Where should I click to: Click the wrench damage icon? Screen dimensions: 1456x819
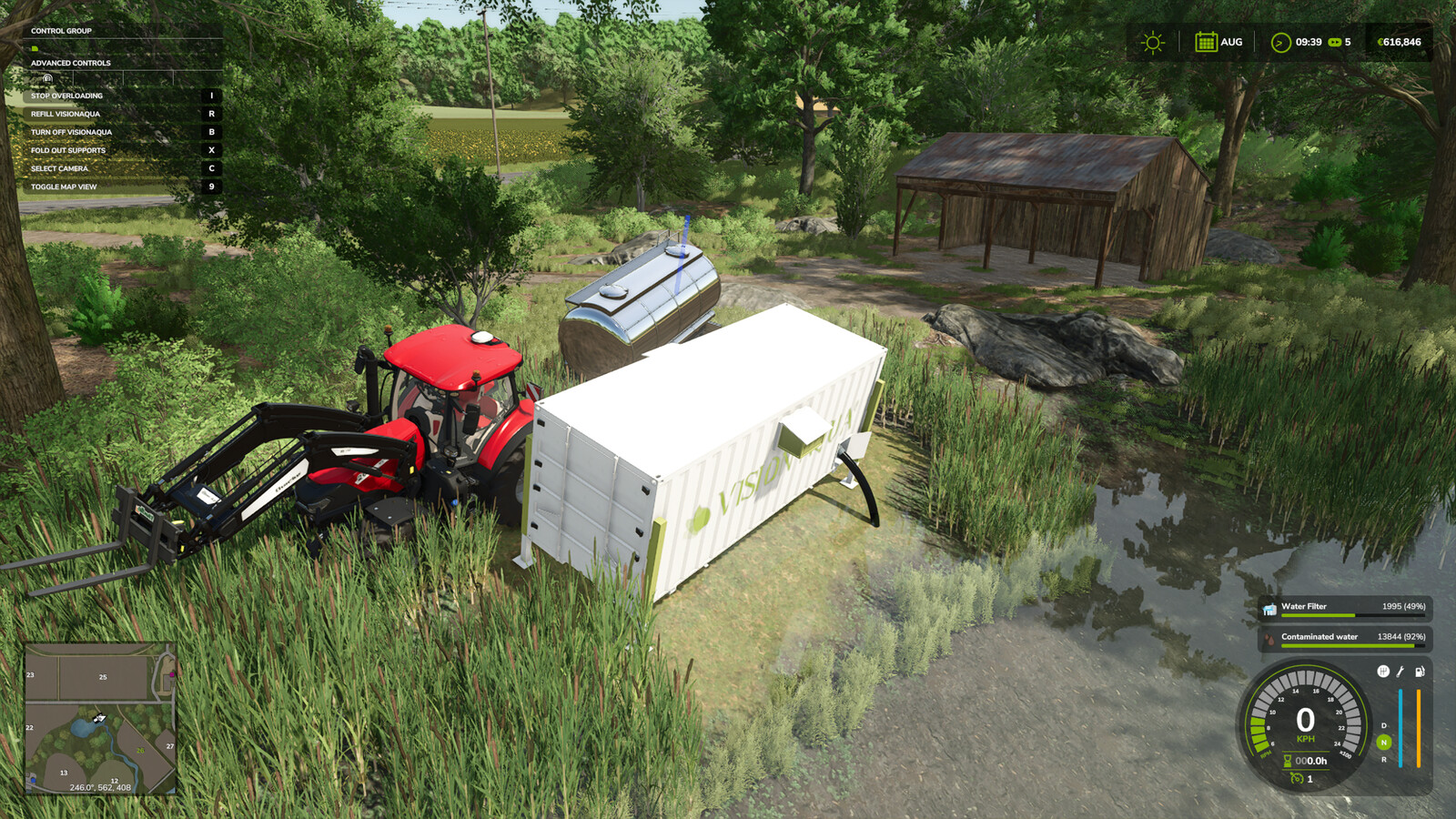pyautogui.click(x=1400, y=672)
